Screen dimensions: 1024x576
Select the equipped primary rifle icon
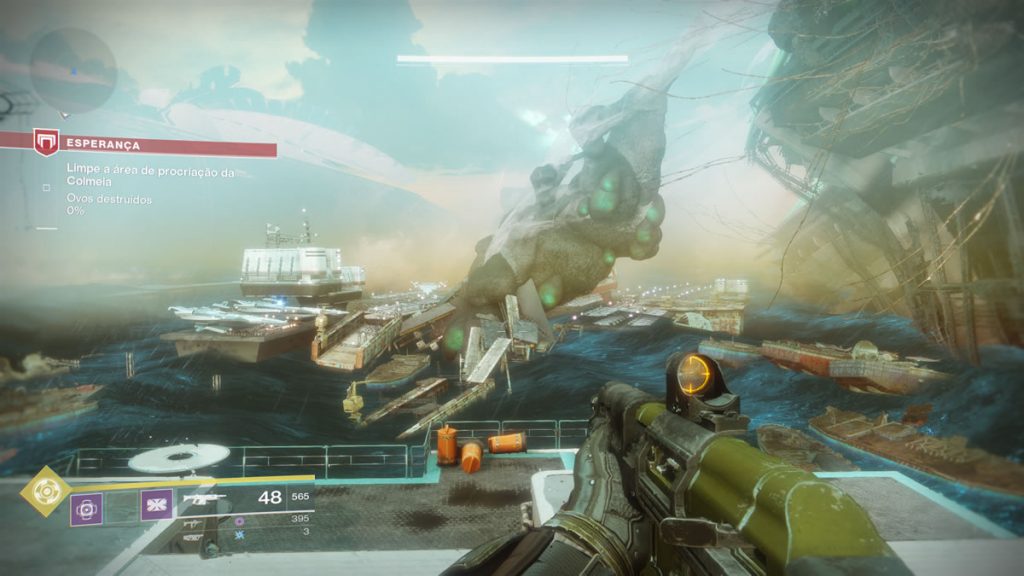coord(204,498)
